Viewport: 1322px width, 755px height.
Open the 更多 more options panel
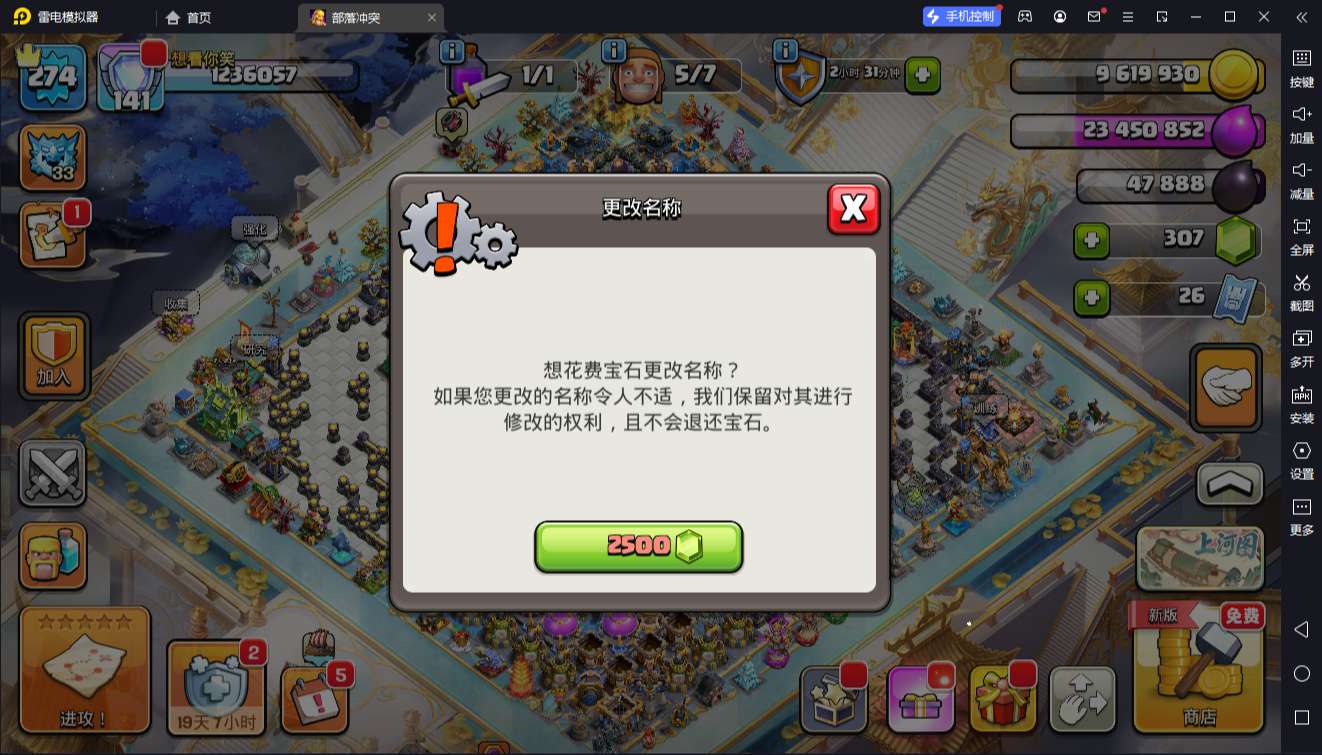coord(1302,510)
